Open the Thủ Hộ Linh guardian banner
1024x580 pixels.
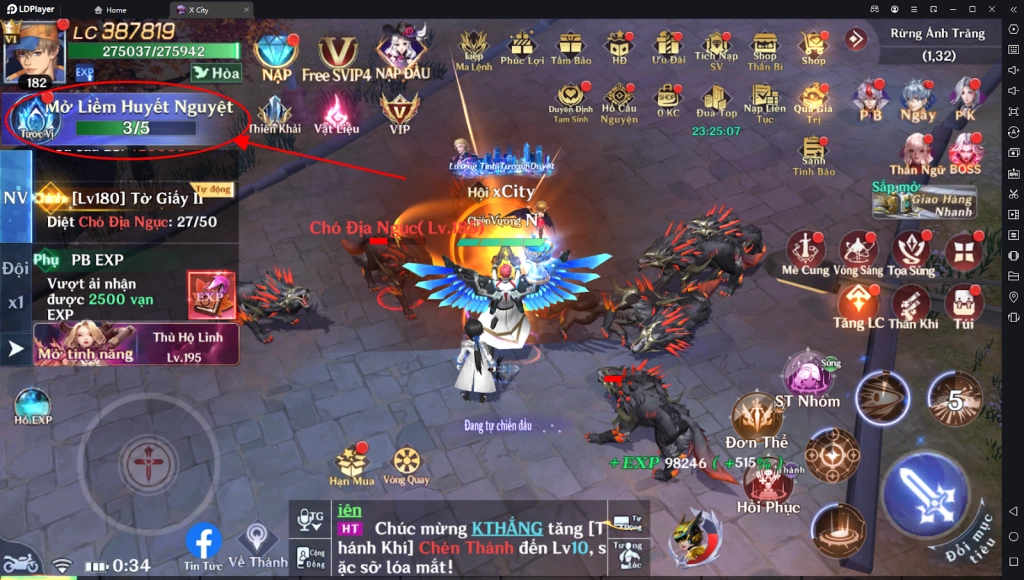[x=136, y=344]
